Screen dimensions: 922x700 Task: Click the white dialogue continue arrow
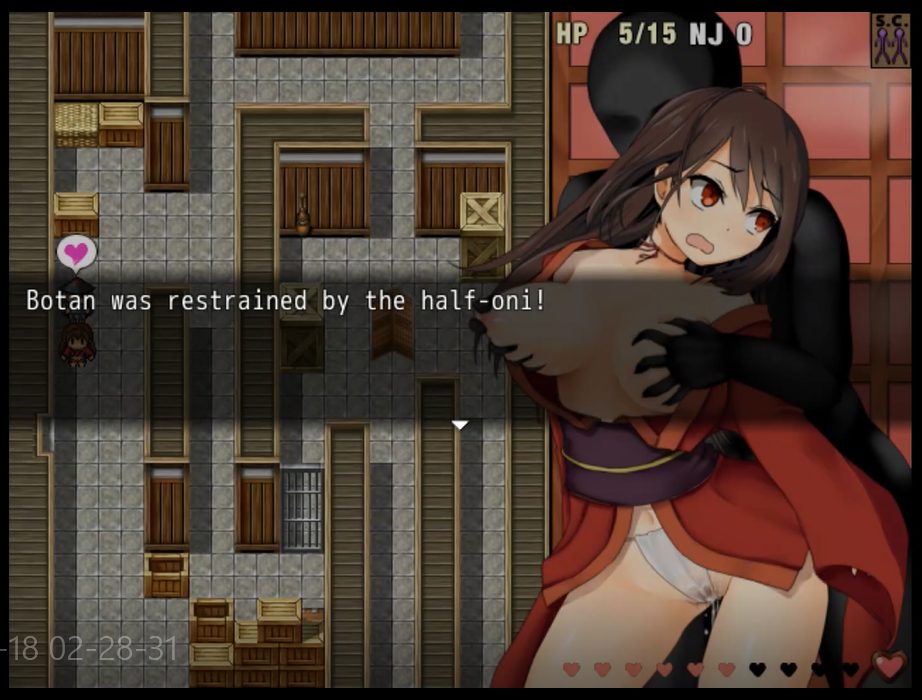(x=459, y=425)
